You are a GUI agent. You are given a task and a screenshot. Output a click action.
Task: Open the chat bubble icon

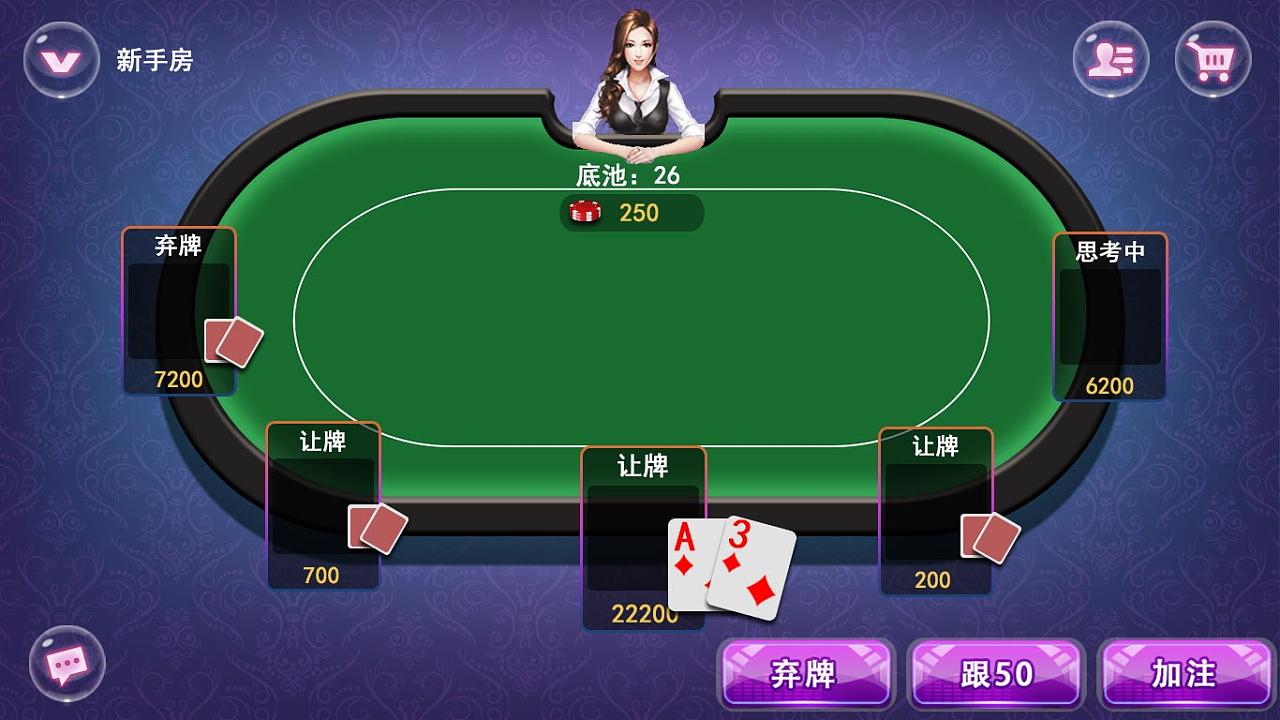point(68,664)
